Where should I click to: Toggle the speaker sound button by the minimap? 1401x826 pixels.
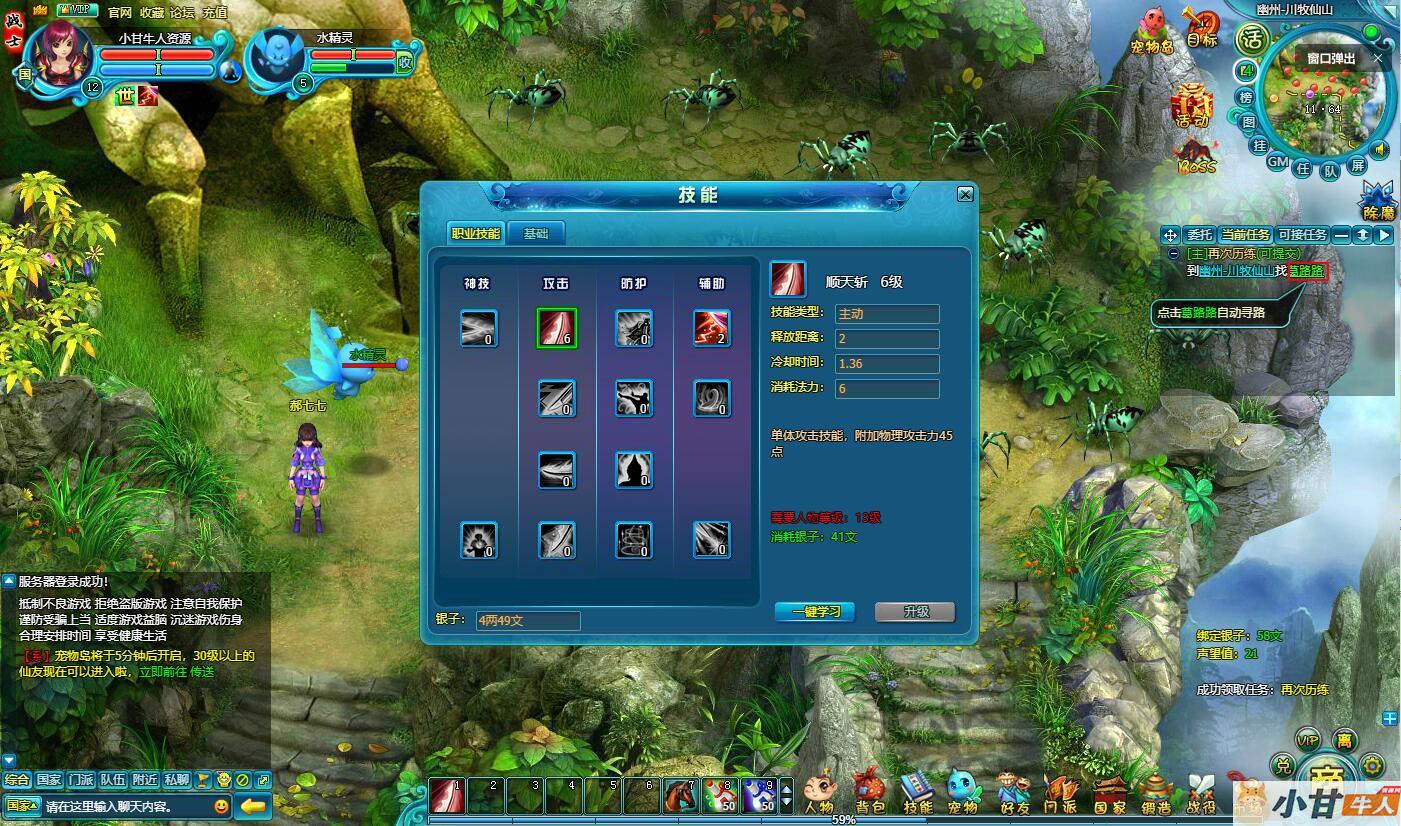coord(1381,150)
